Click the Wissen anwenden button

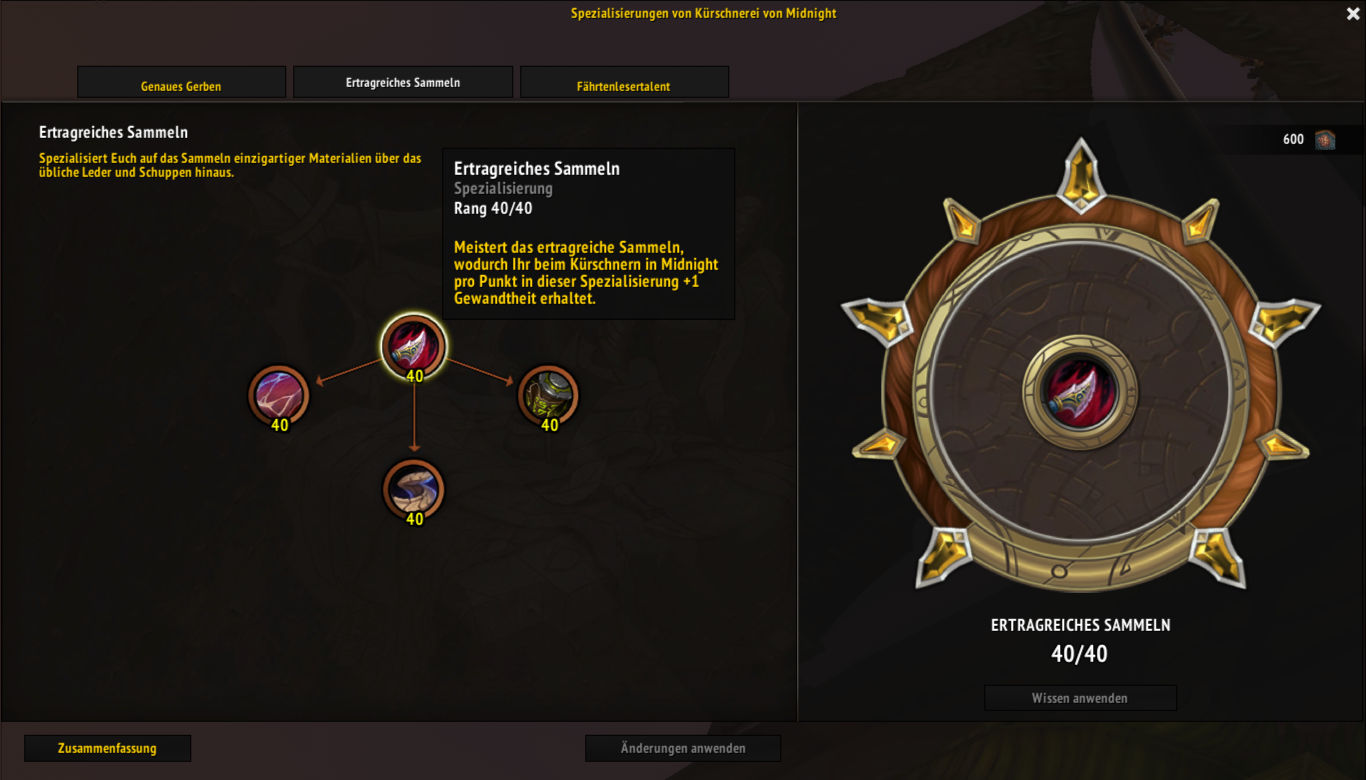coord(1080,698)
